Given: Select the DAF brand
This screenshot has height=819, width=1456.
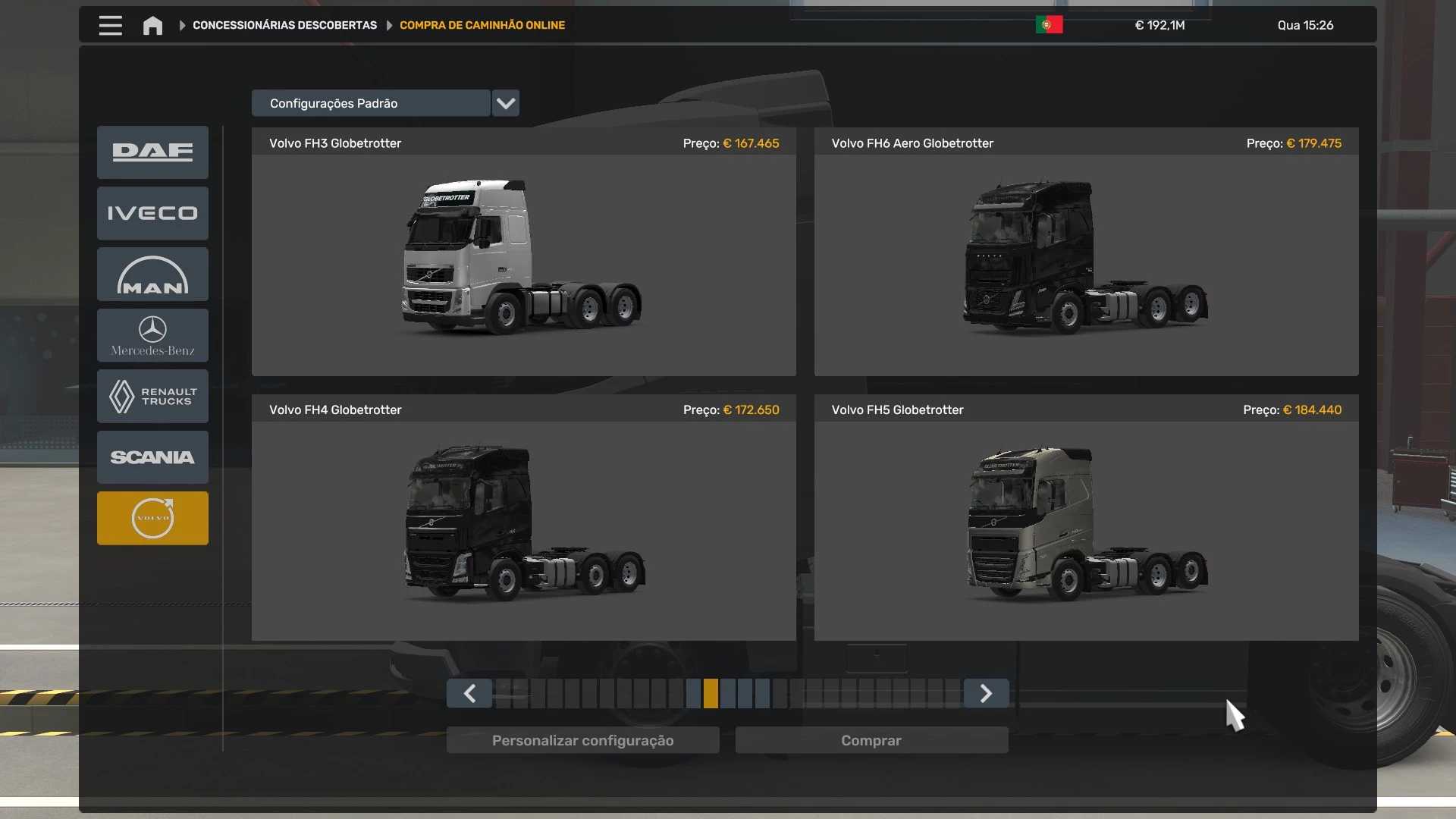Looking at the screenshot, I should (x=152, y=152).
